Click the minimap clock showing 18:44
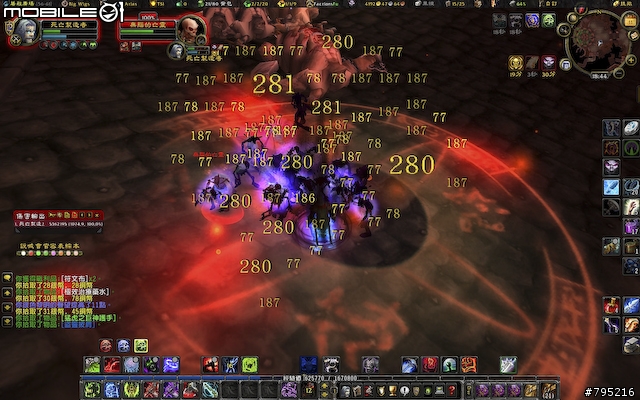Screen dimensions: 640x400 coord(599,73)
